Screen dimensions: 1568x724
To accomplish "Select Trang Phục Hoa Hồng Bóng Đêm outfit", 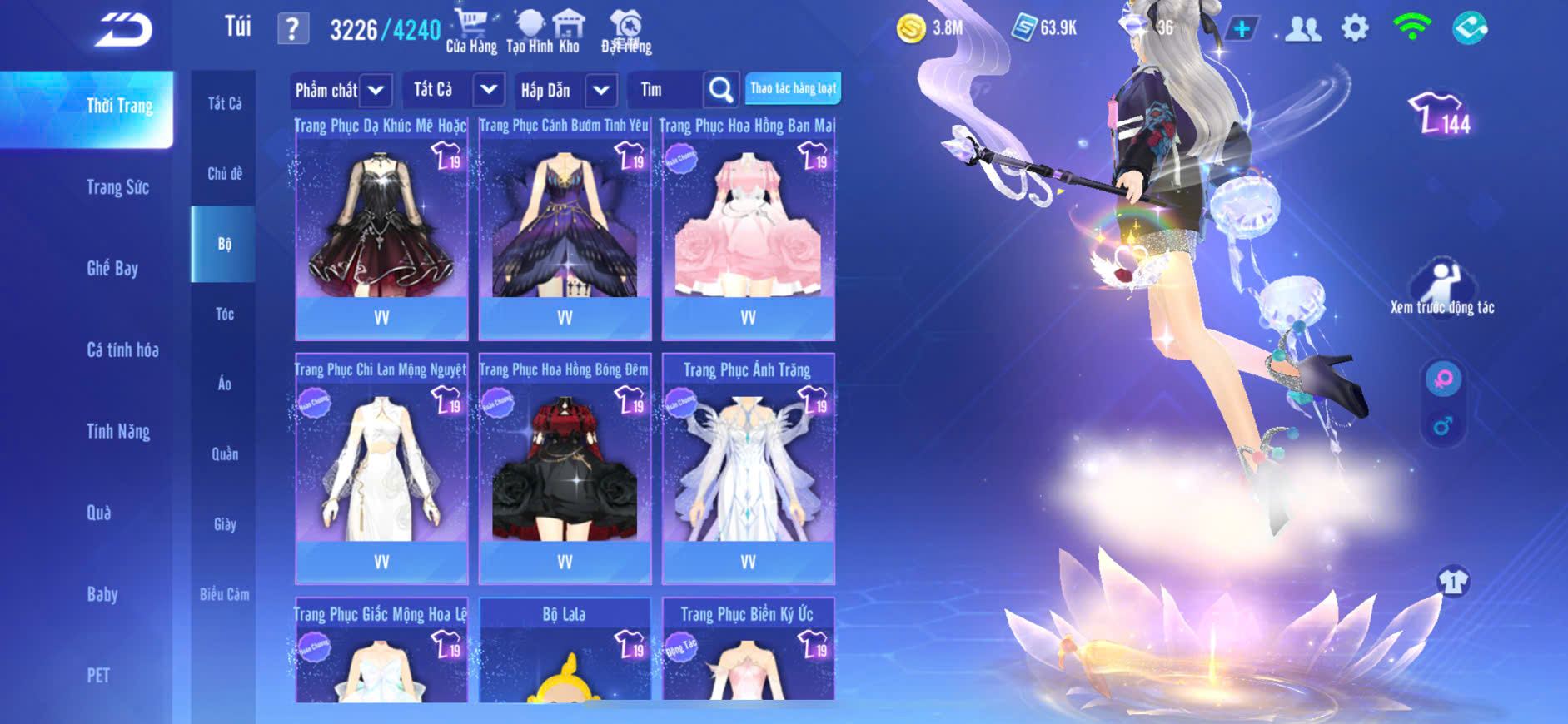I will click(565, 470).
